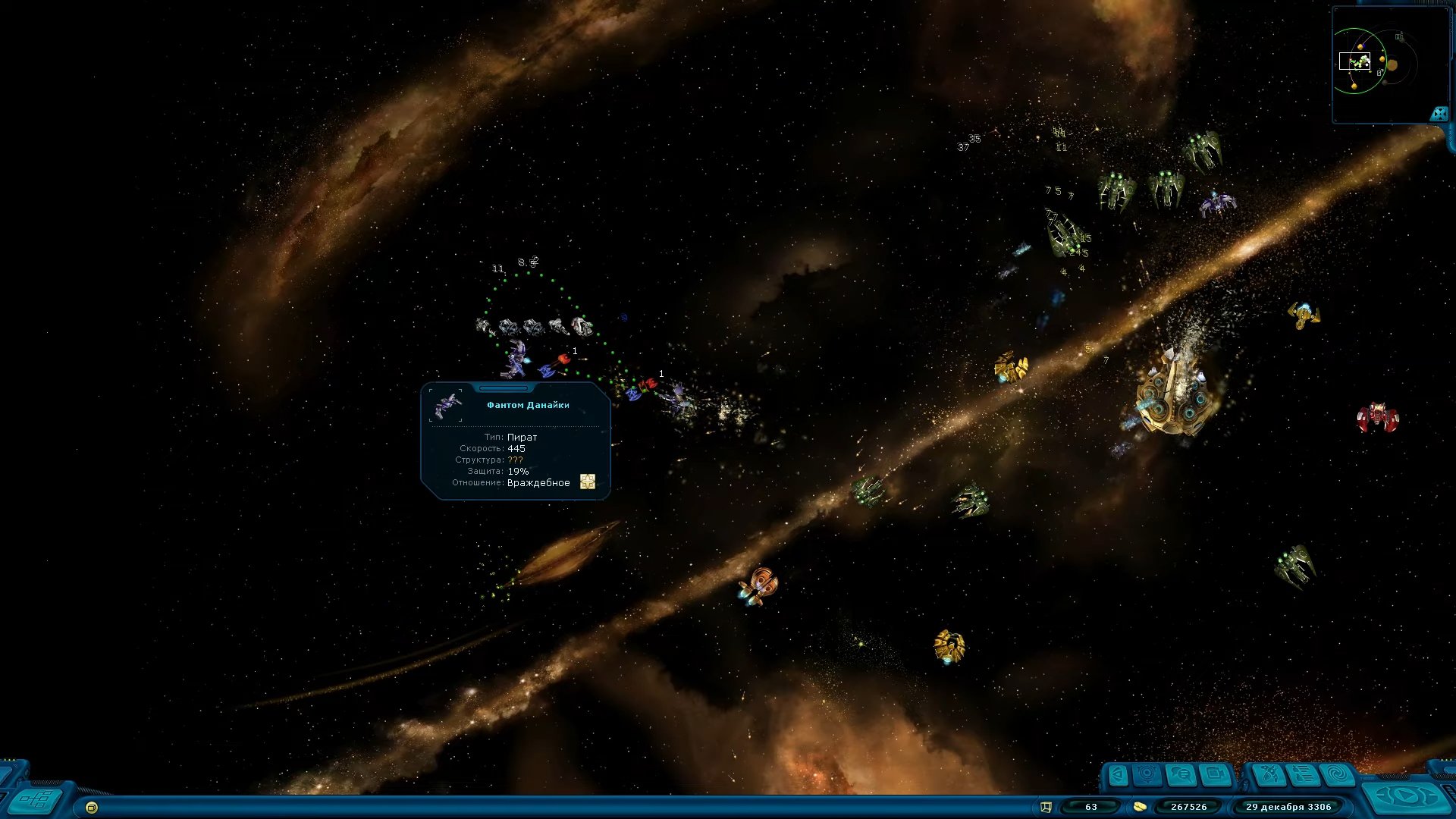Open the message log with magnifier icon
The image size is (1456, 819).
coord(1181,775)
